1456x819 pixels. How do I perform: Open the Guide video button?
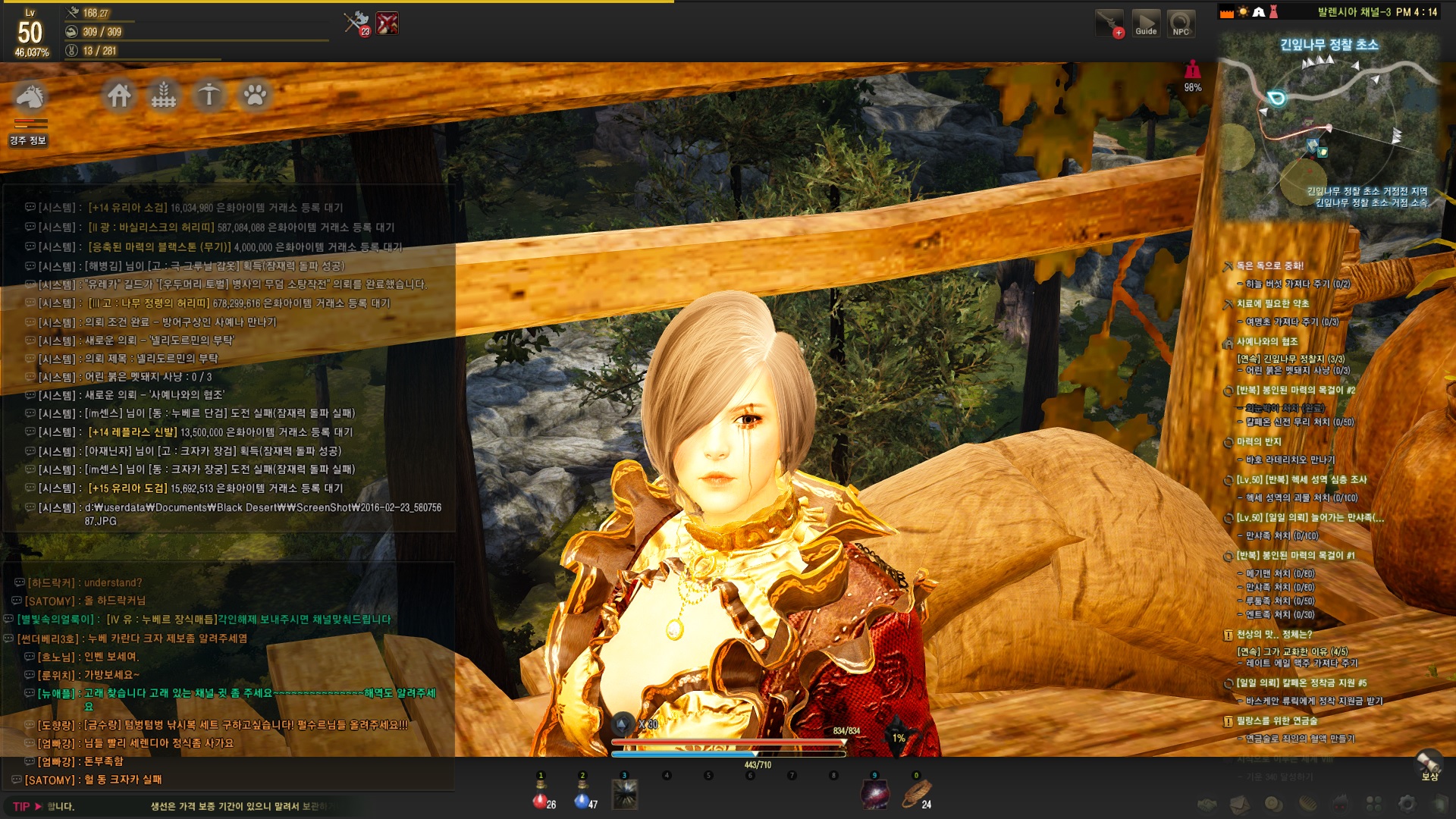coord(1145,24)
